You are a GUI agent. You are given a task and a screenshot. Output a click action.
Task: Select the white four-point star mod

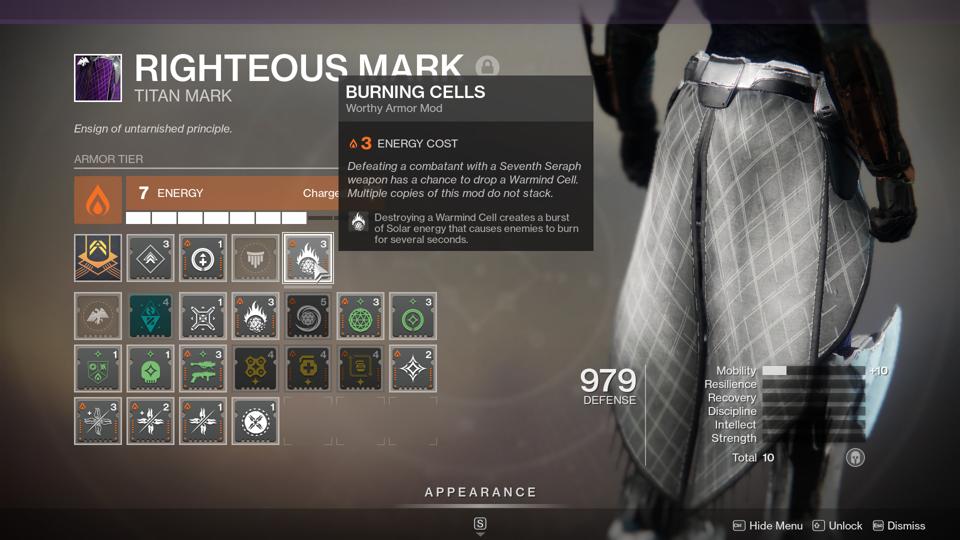click(411, 369)
